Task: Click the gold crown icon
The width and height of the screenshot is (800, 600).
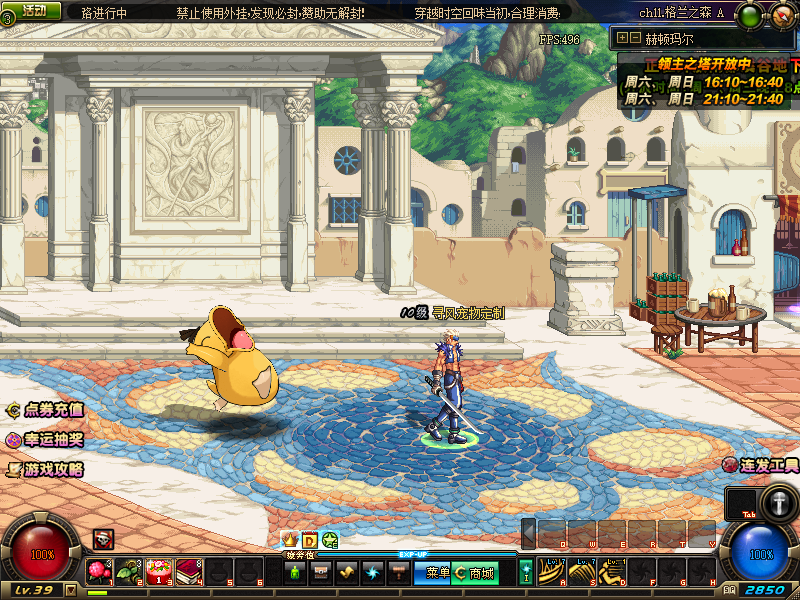Action: pyautogui.click(x=292, y=540)
